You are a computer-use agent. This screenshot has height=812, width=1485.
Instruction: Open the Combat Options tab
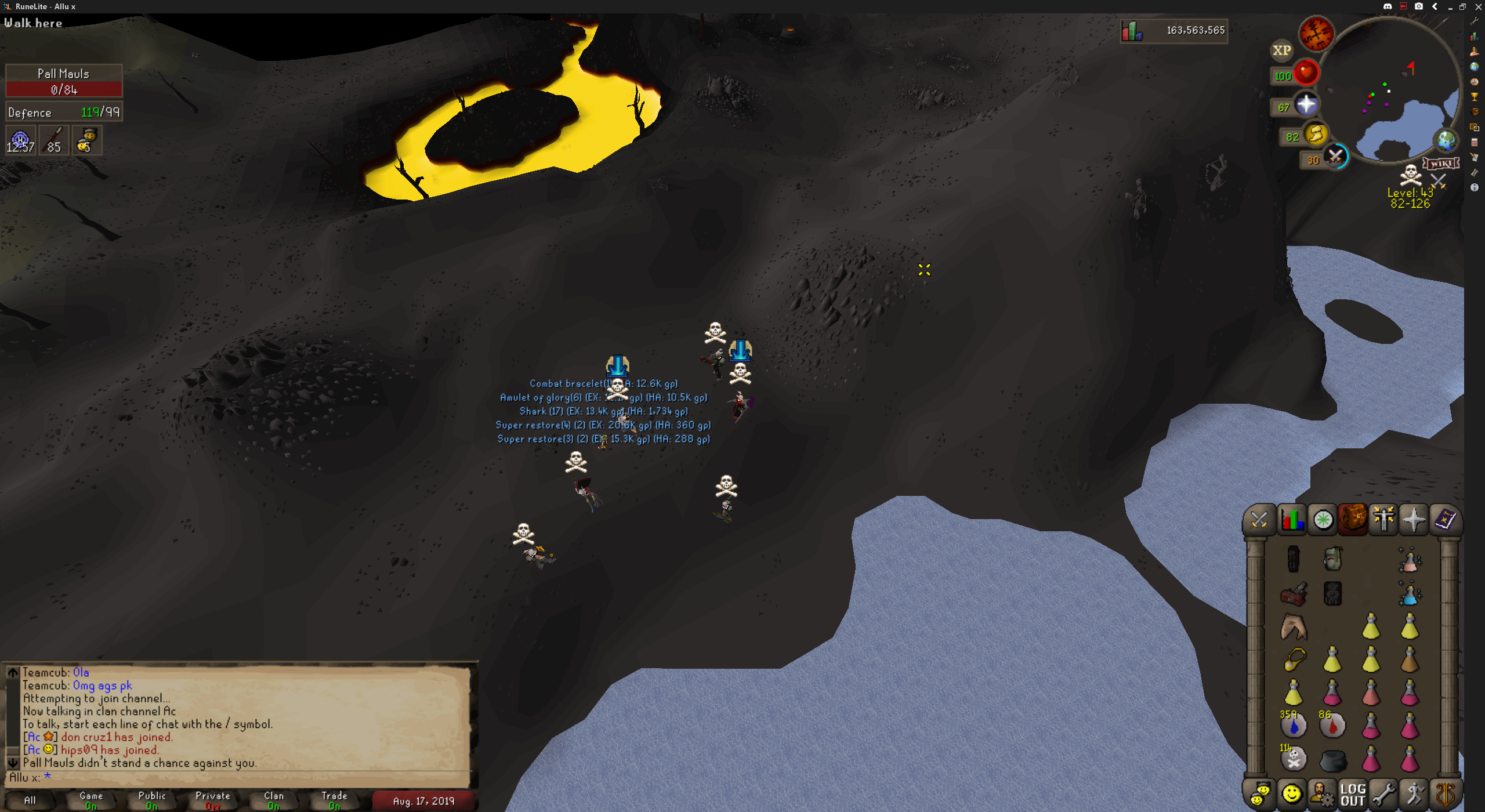[x=1259, y=520]
